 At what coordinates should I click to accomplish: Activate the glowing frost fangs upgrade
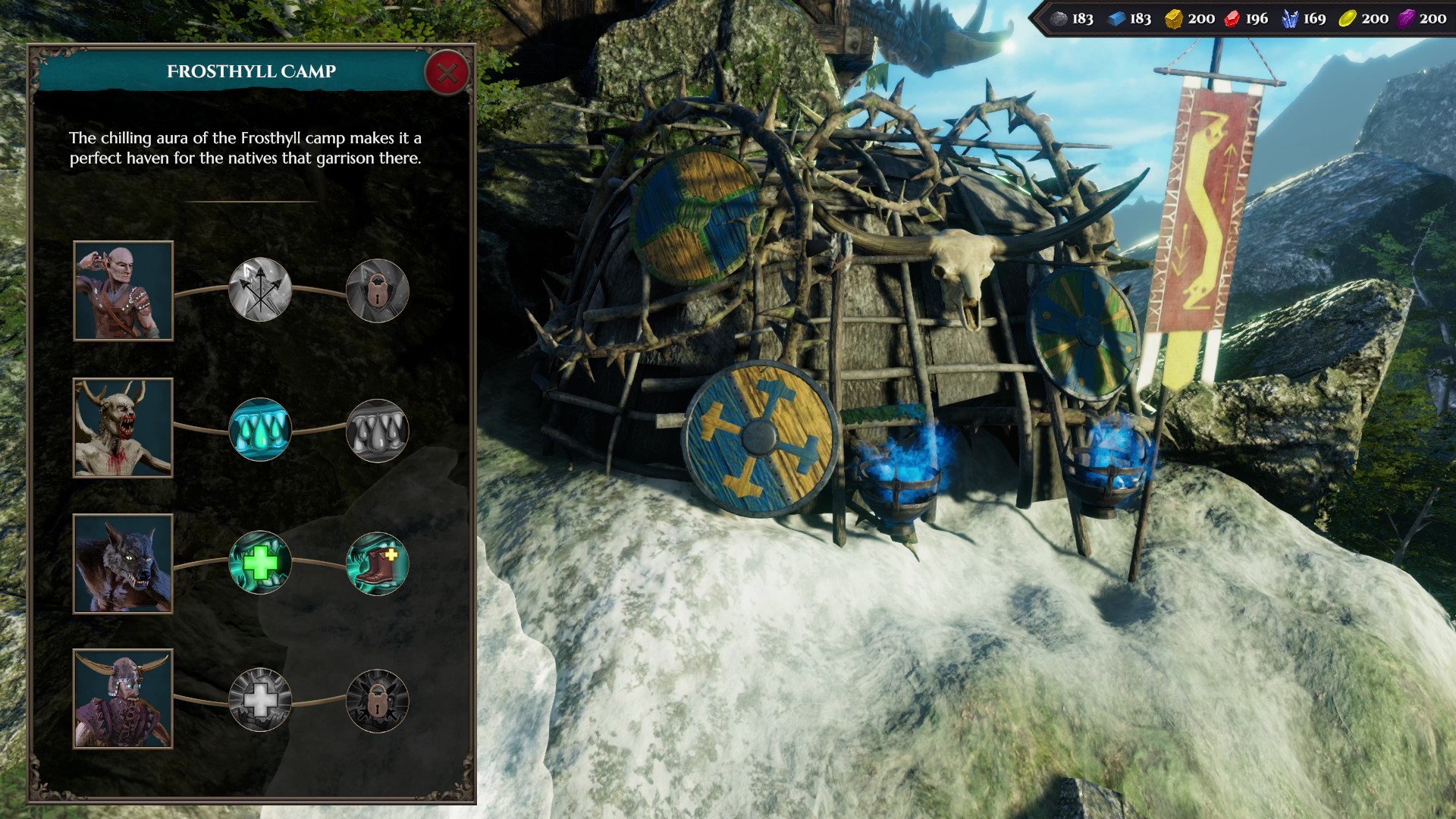click(x=260, y=428)
